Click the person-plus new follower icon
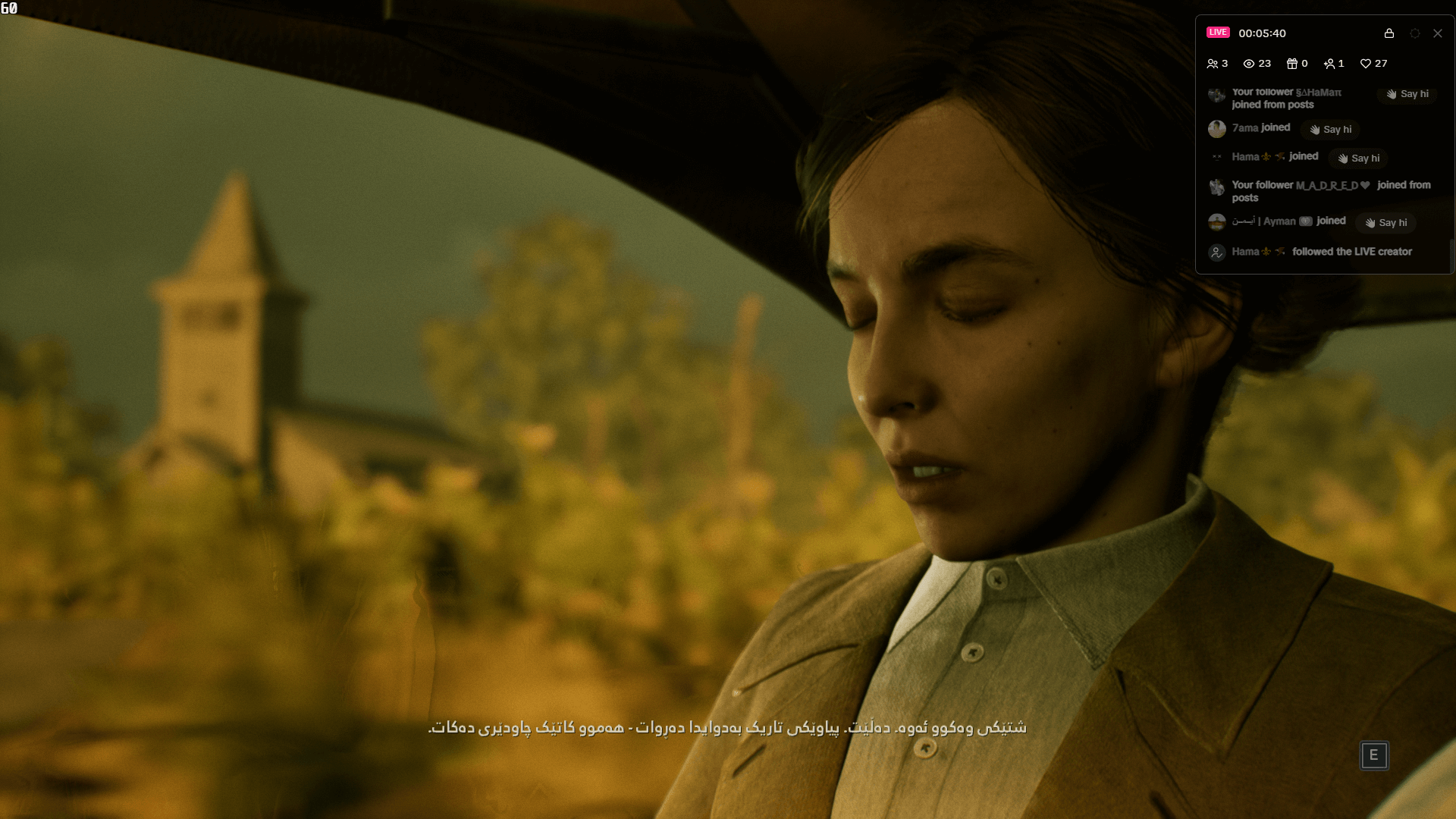1456x819 pixels. coord(1329,64)
